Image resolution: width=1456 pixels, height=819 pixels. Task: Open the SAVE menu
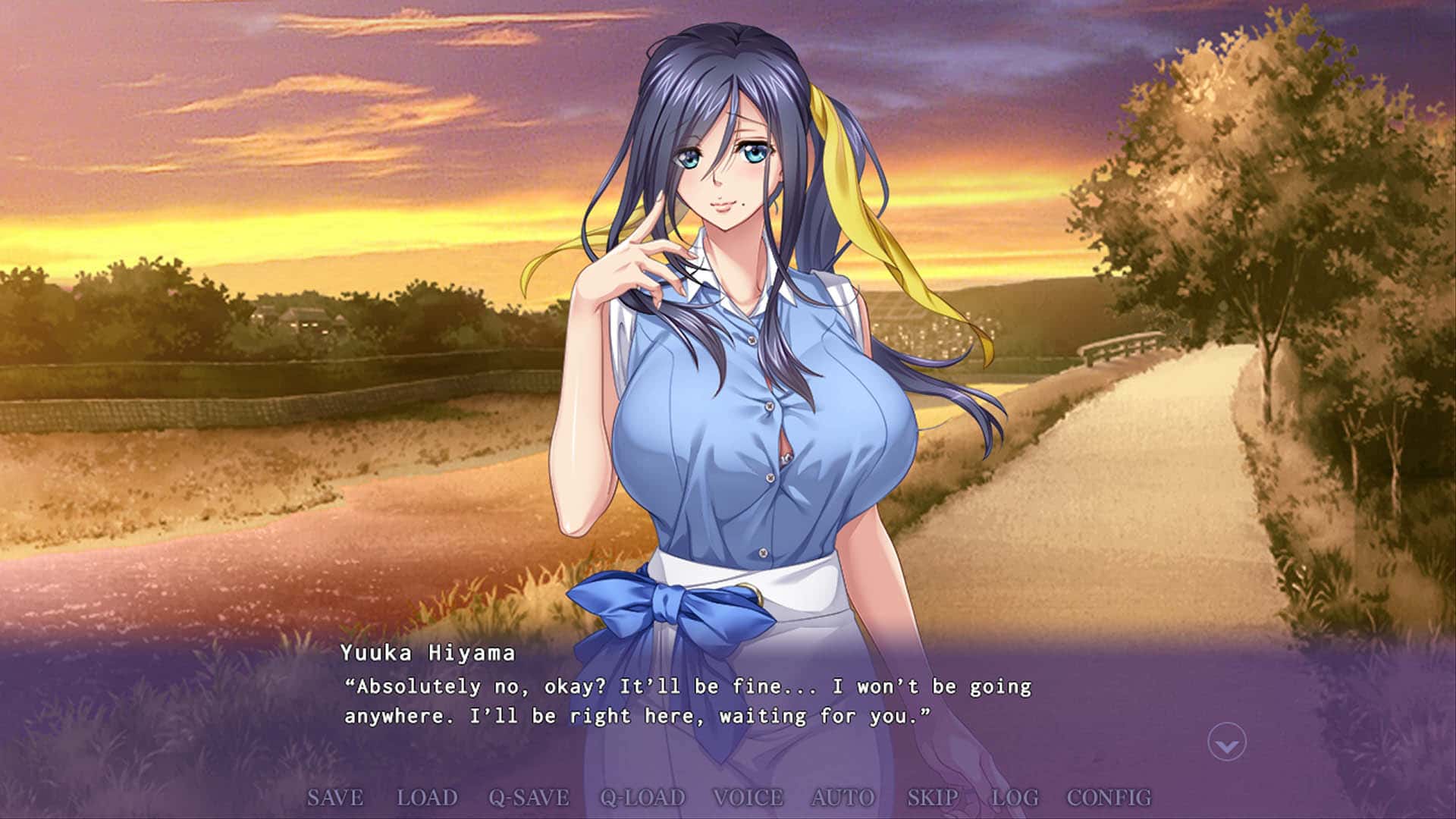tap(335, 798)
